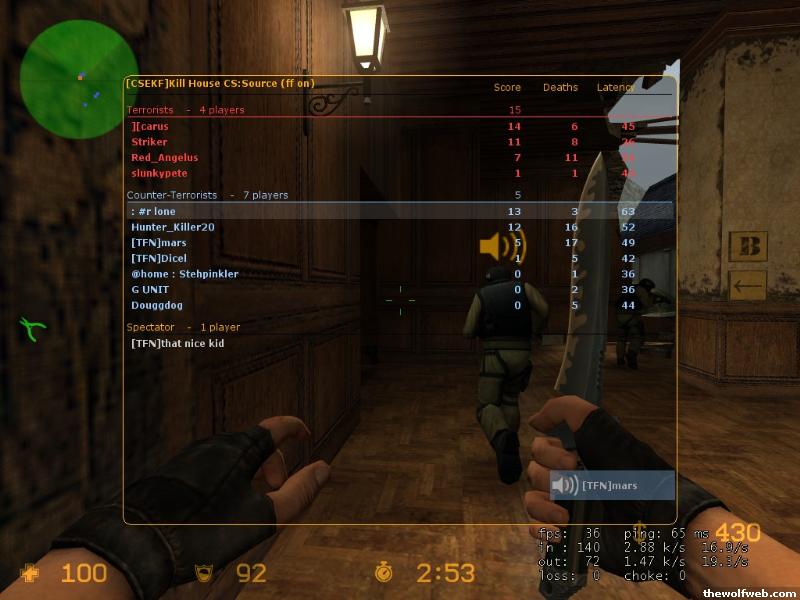Choose Hunter_Killer20 in the Counter-Terrorists list
The height and width of the screenshot is (600, 800).
(172, 227)
